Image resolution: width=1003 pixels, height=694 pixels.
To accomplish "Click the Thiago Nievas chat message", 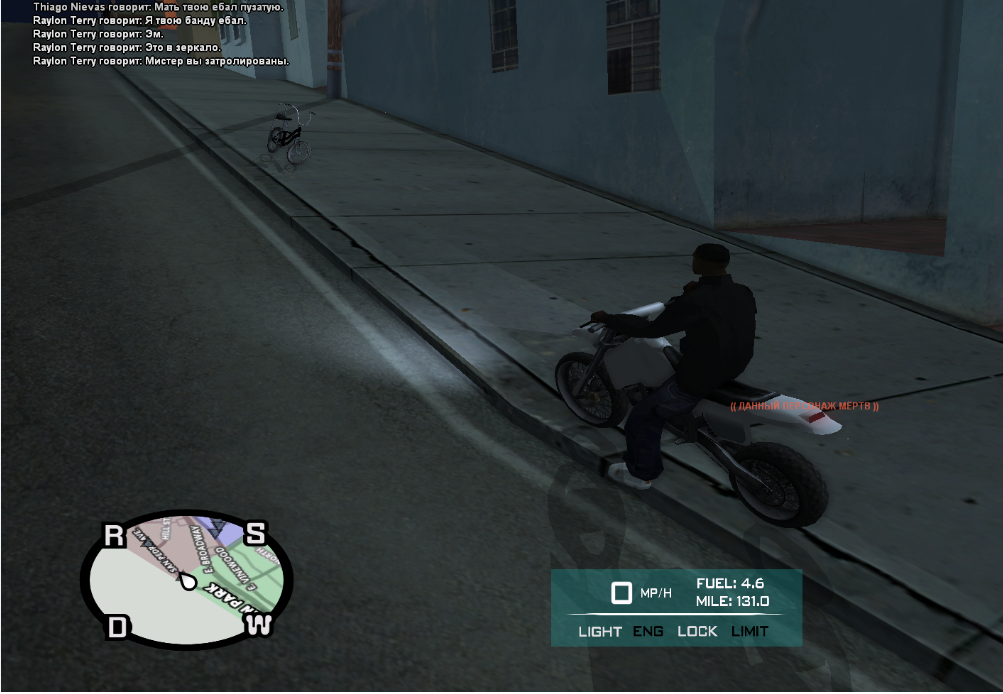I will 158,6.
